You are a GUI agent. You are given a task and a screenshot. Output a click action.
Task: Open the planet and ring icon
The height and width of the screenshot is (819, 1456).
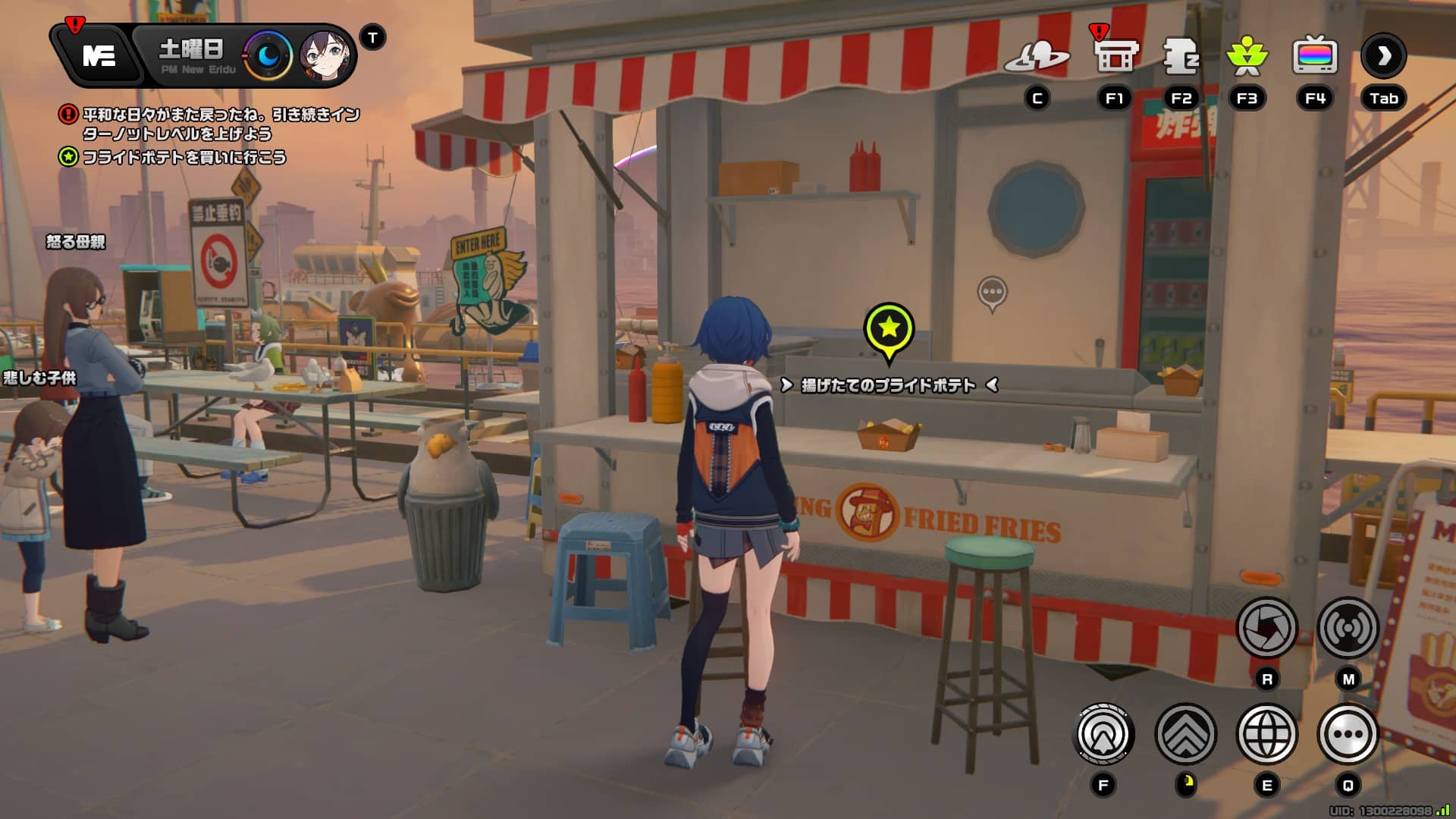(1037, 57)
